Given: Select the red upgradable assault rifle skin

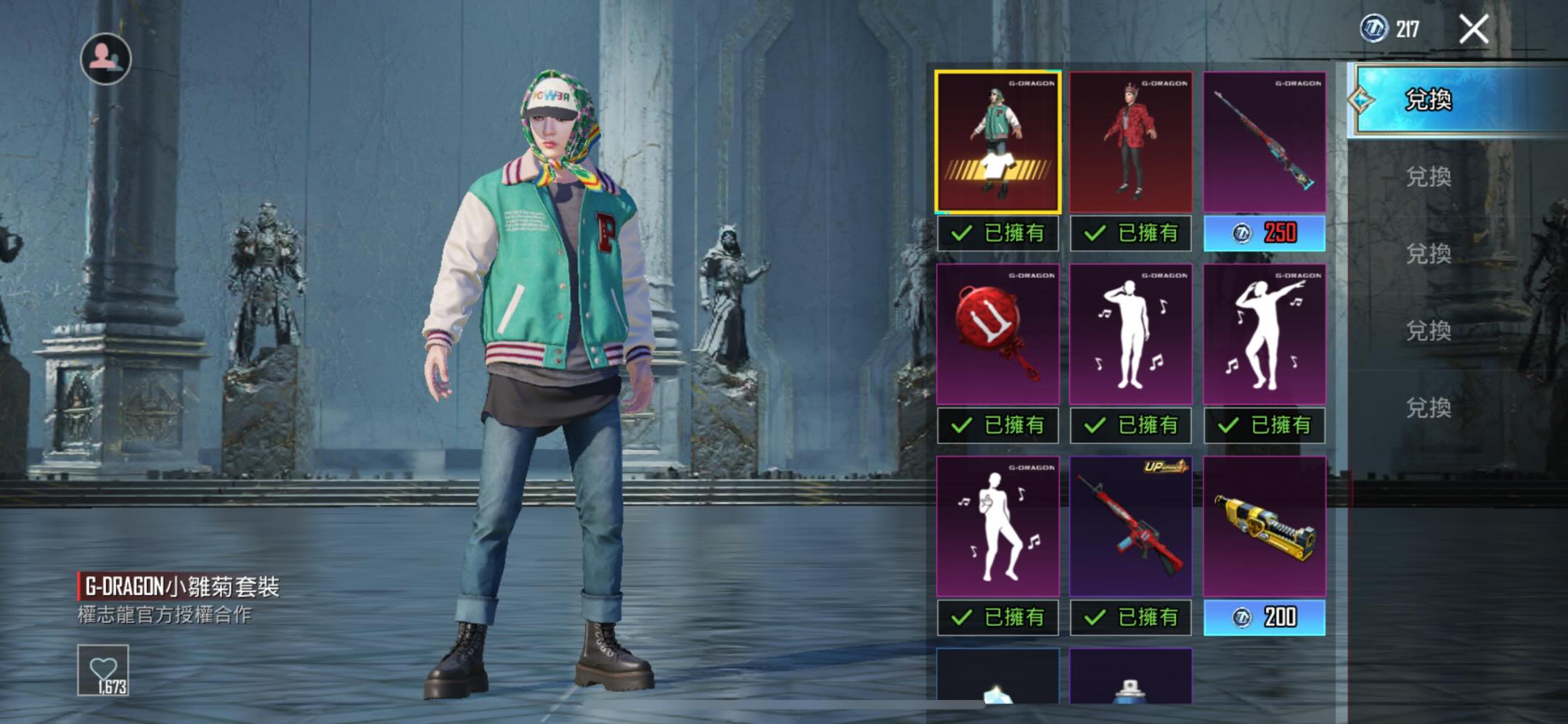Looking at the screenshot, I should 1131,527.
